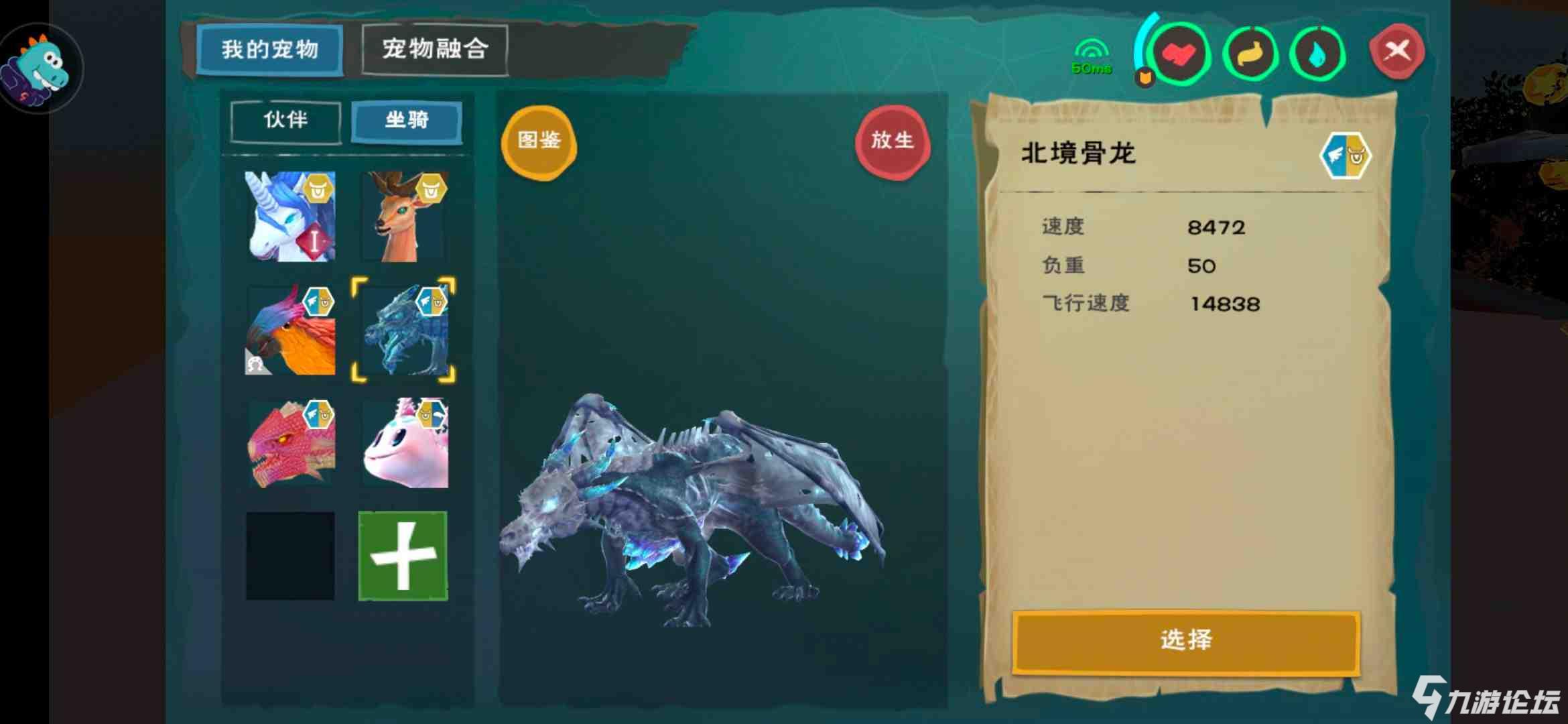
Task: Tap the green plus to tame a new pet
Action: 403,554
